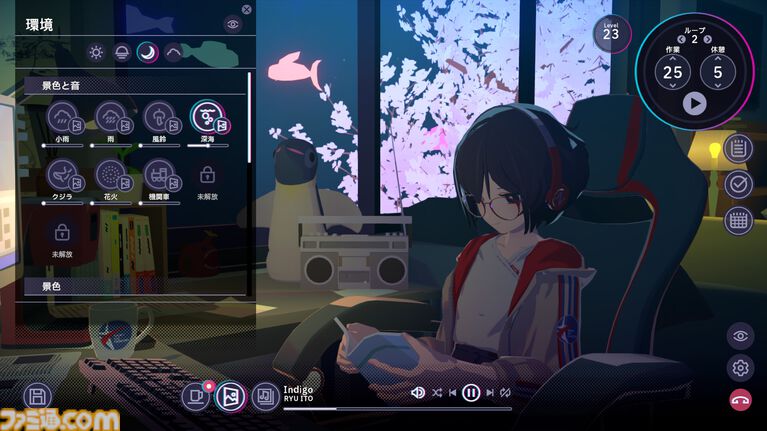Click the red phone hang-up button
Image resolution: width=767 pixels, height=431 pixels.
[x=740, y=400]
